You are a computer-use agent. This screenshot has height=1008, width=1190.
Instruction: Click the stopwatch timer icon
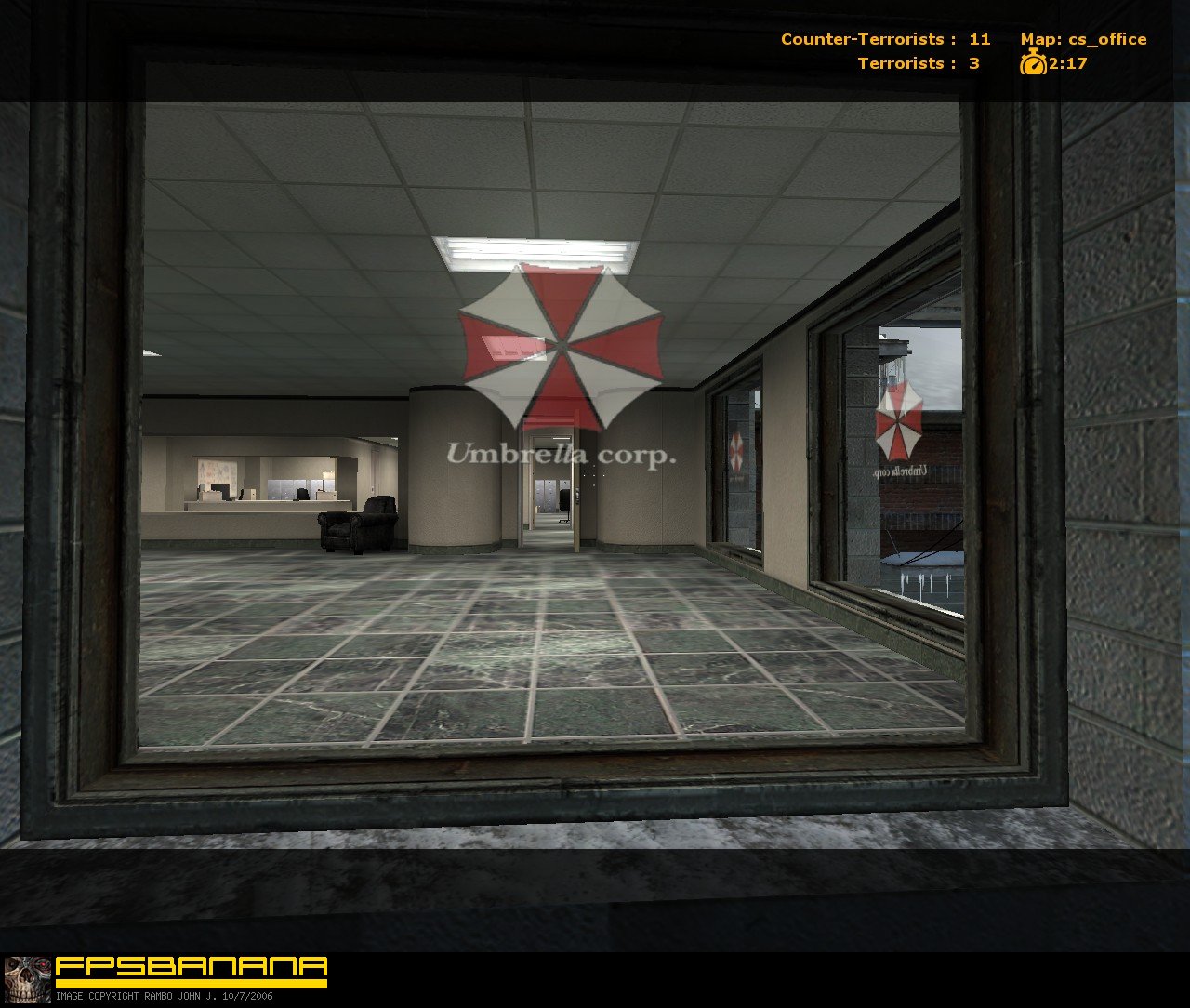[x=1033, y=65]
